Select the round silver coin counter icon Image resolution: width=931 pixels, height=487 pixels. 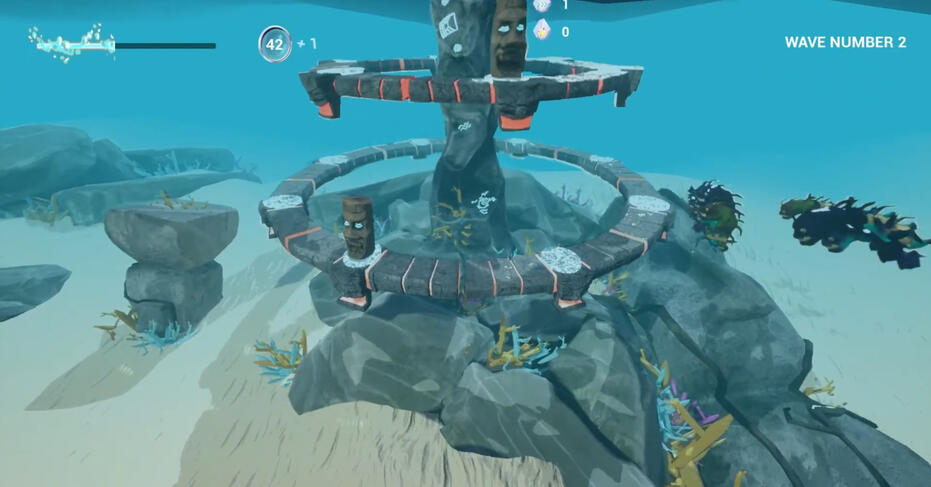pyautogui.click(x=275, y=44)
